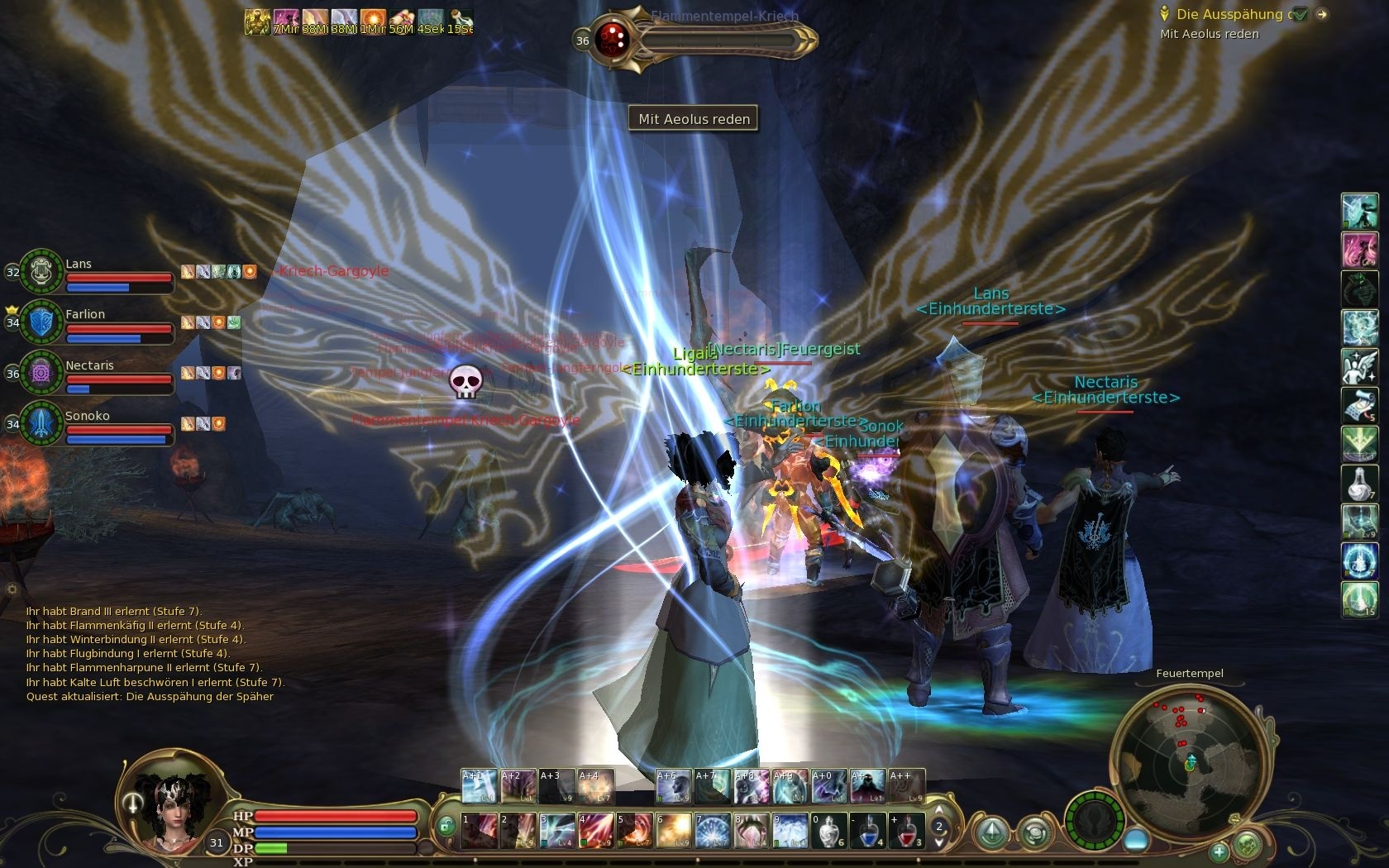Zoom in the minimap with the plus button
1389x868 pixels.
(x=1220, y=853)
